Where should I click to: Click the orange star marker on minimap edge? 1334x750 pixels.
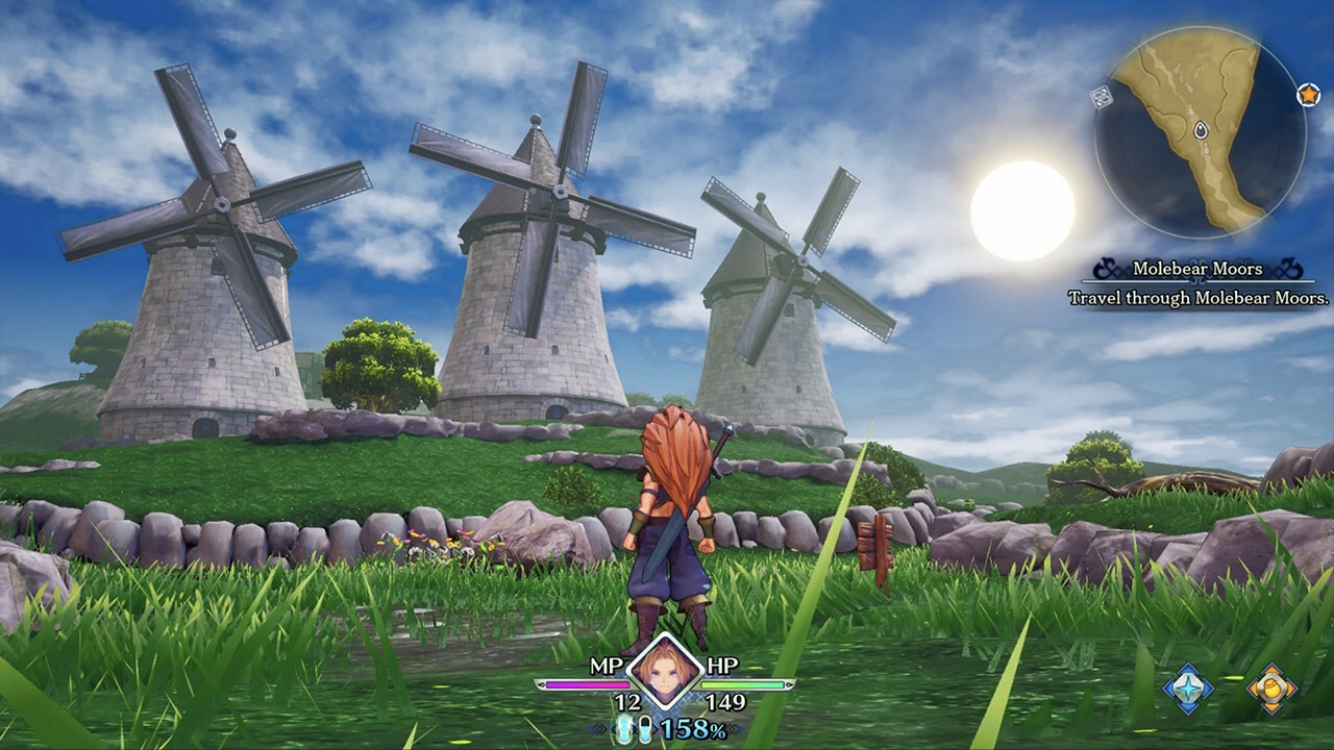click(x=1307, y=94)
